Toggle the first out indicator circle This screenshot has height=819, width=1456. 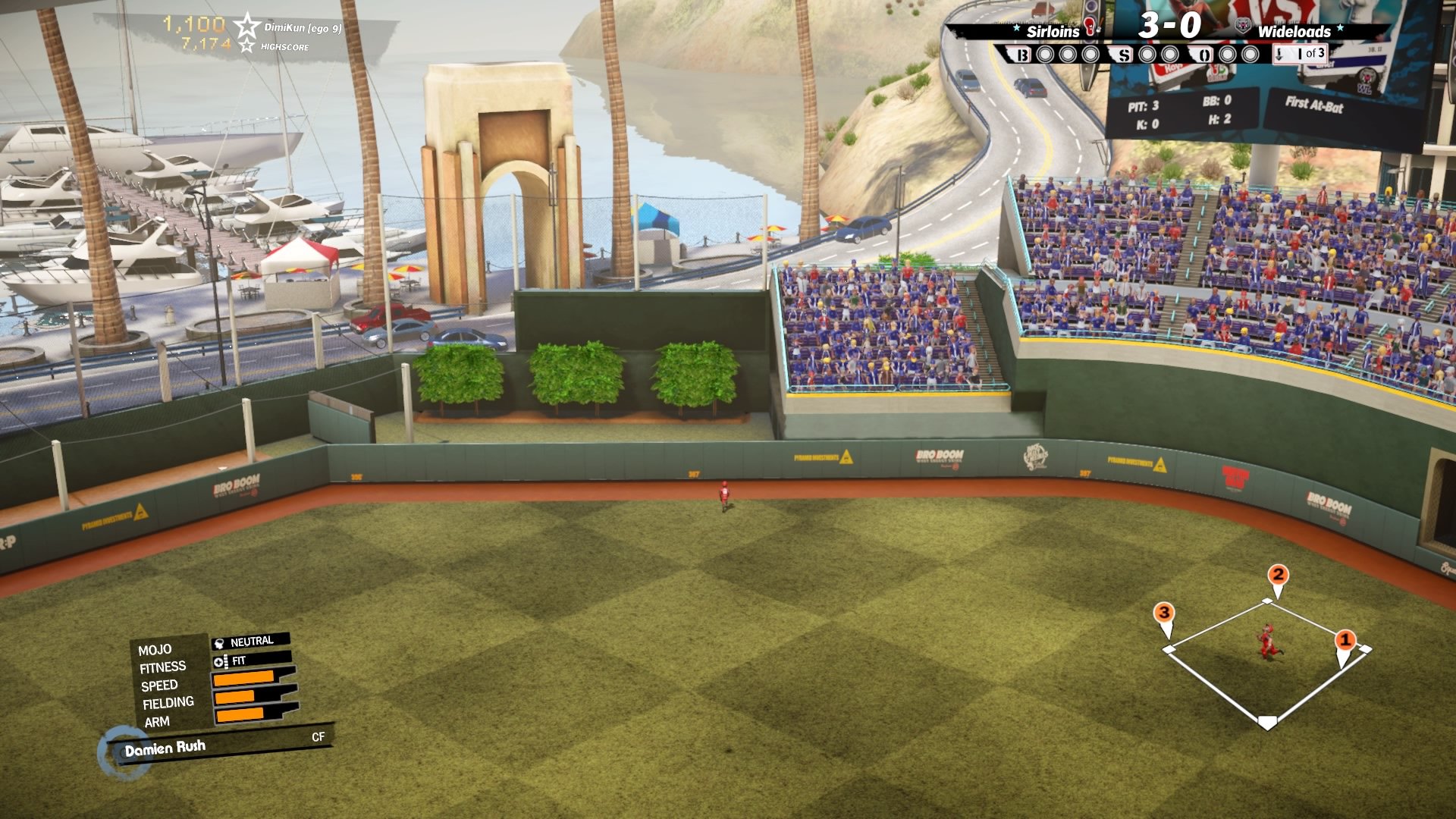[x=1227, y=53]
